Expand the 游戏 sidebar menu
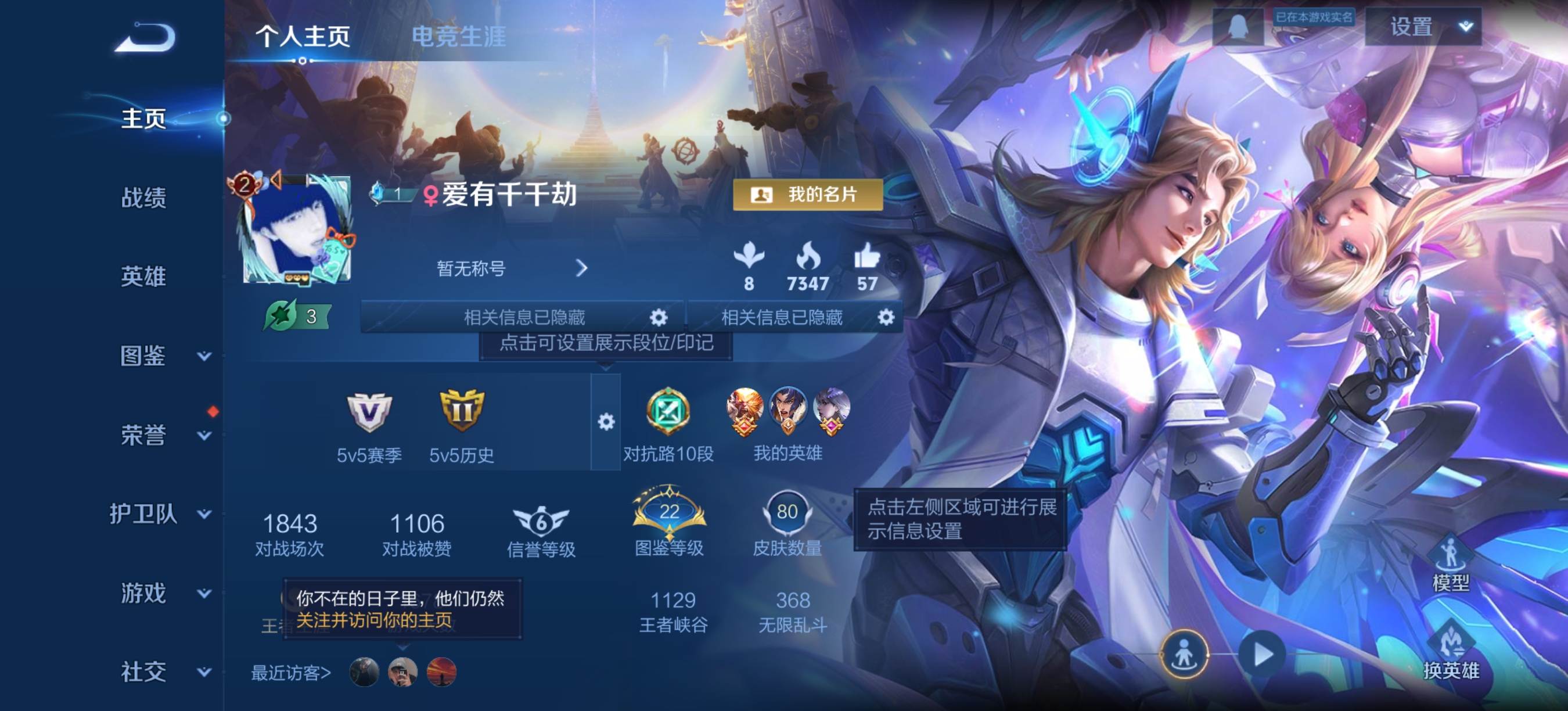Image resolution: width=1568 pixels, height=711 pixels. 161,593
